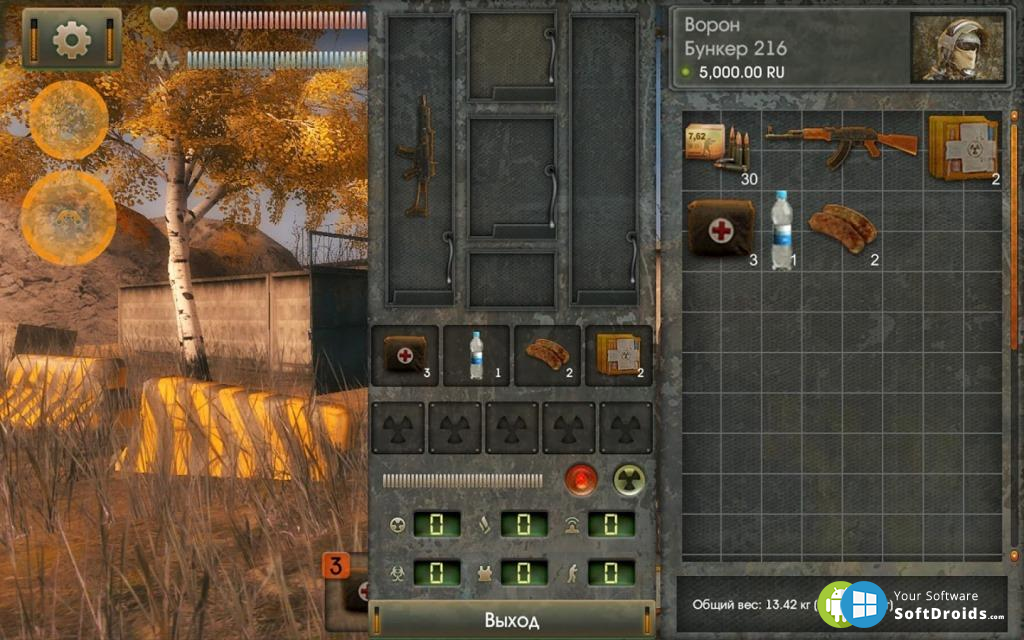
Task: Open the gear settings button
Action: (x=71, y=39)
